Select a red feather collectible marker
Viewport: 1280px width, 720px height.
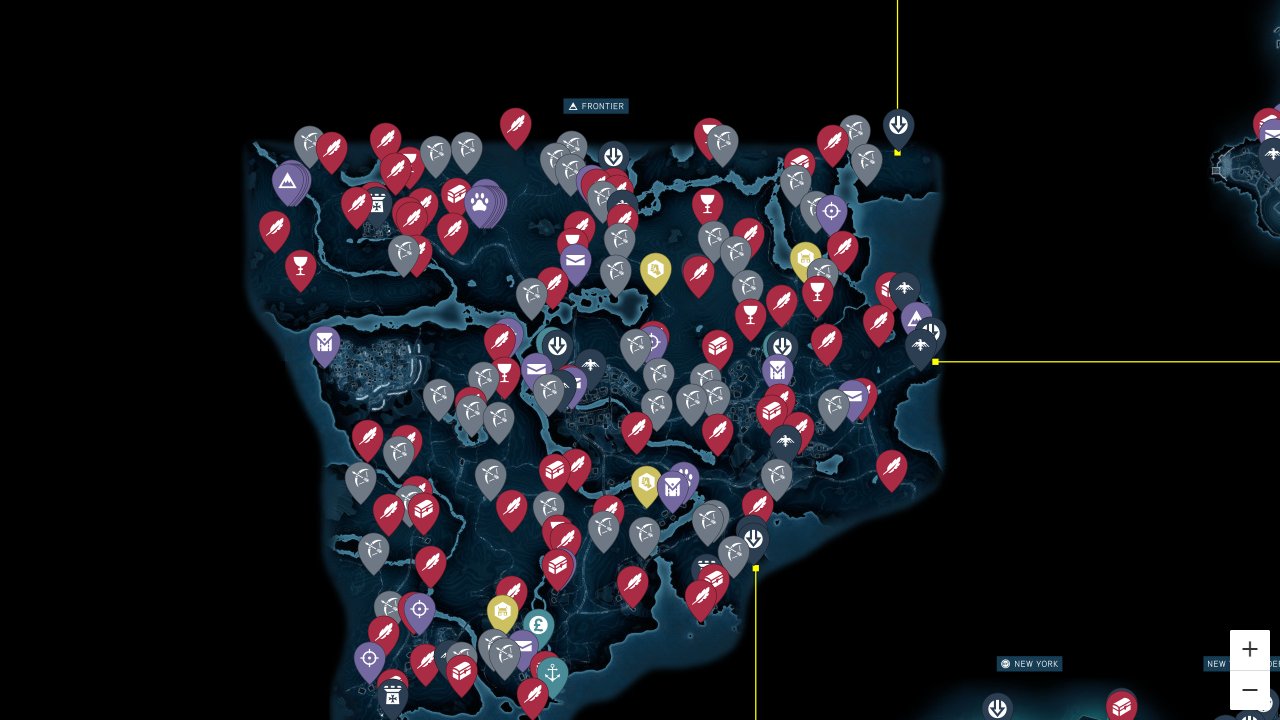click(515, 125)
